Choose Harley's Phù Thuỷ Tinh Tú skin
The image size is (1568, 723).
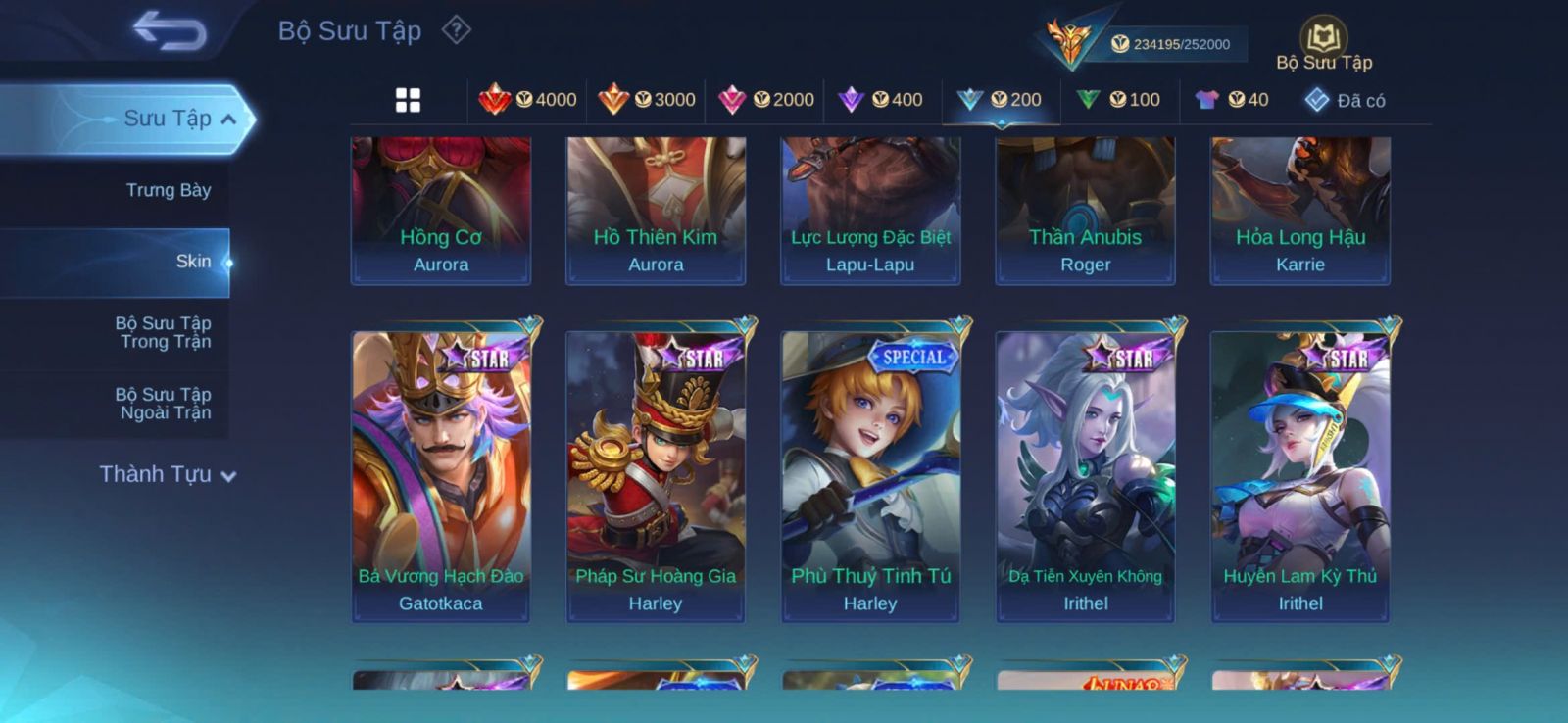point(870,475)
